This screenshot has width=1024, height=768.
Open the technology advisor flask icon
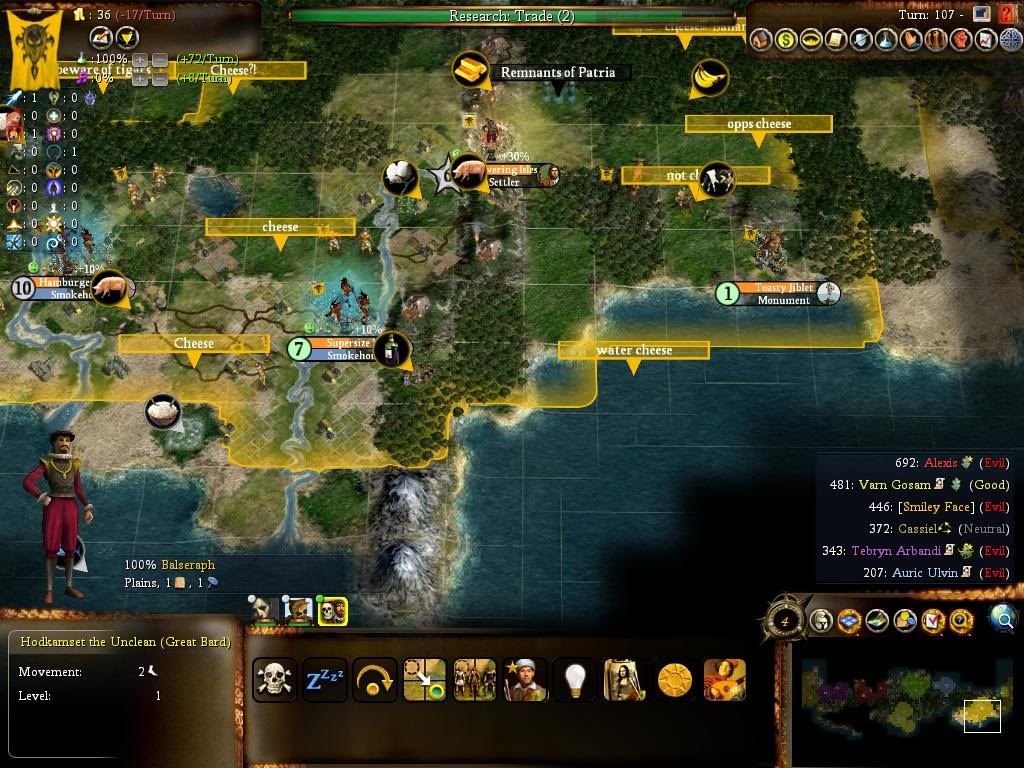[x=885, y=40]
